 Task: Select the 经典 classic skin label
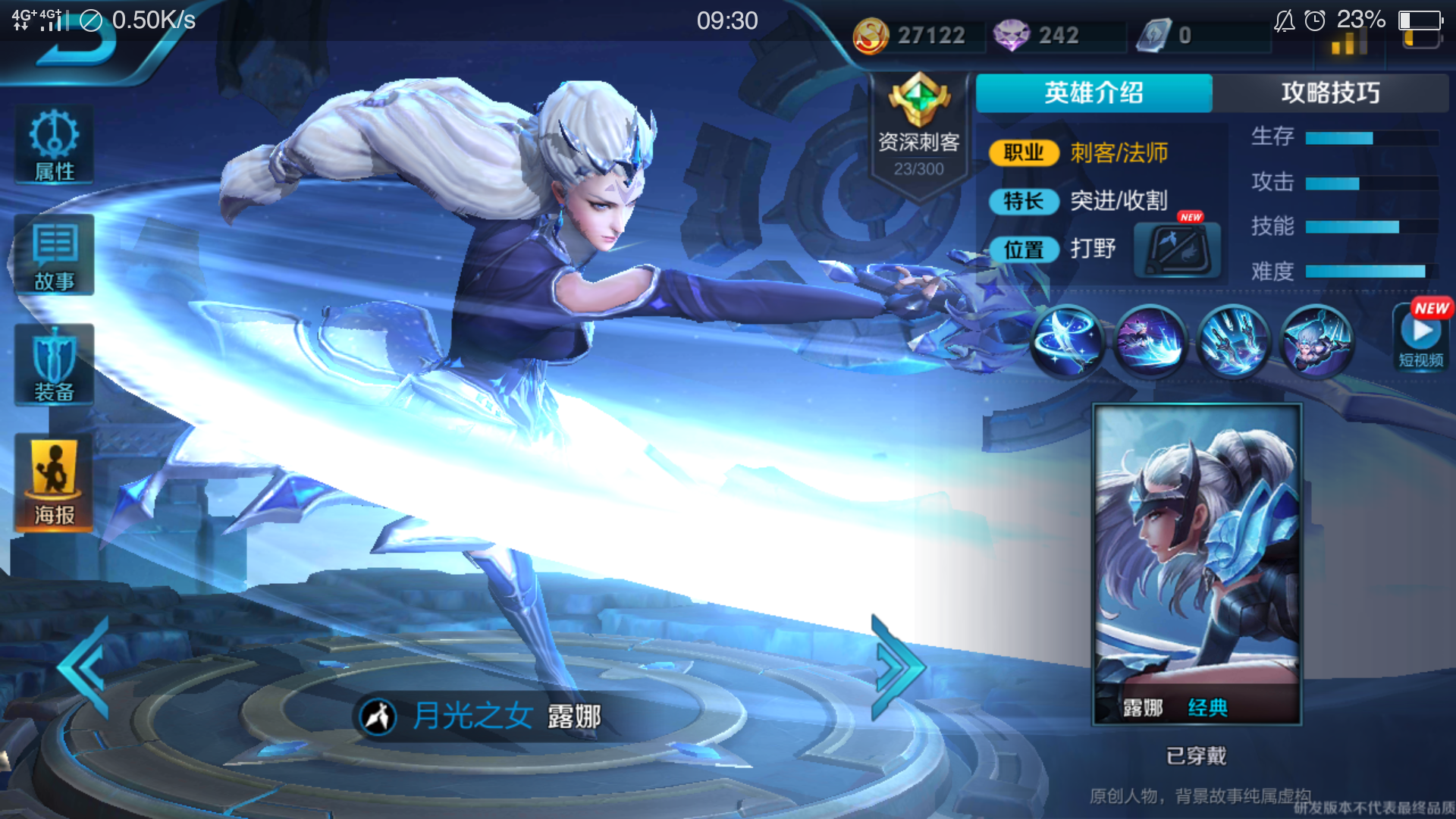[1209, 709]
